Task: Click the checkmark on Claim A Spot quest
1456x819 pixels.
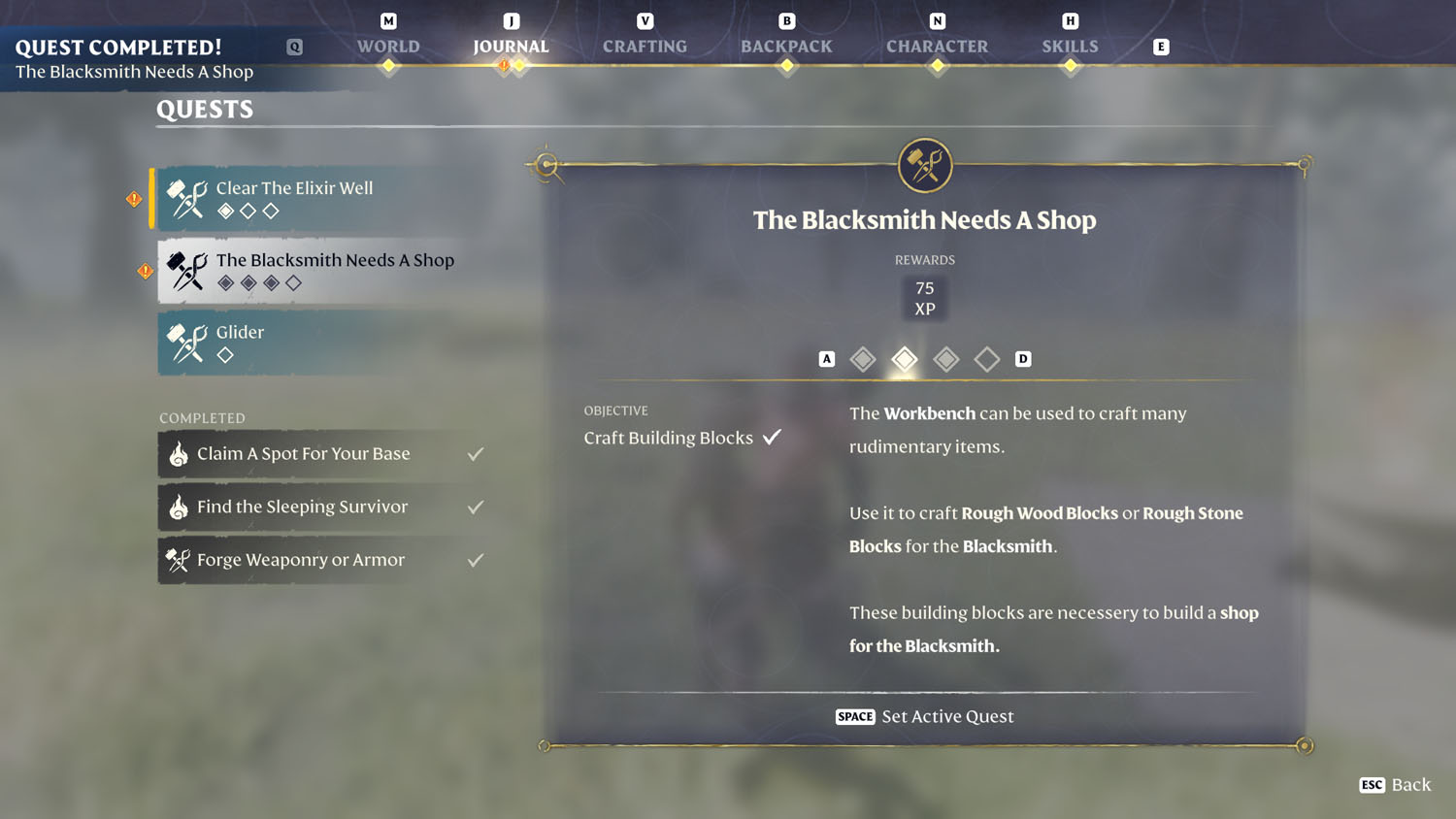Action: click(475, 452)
